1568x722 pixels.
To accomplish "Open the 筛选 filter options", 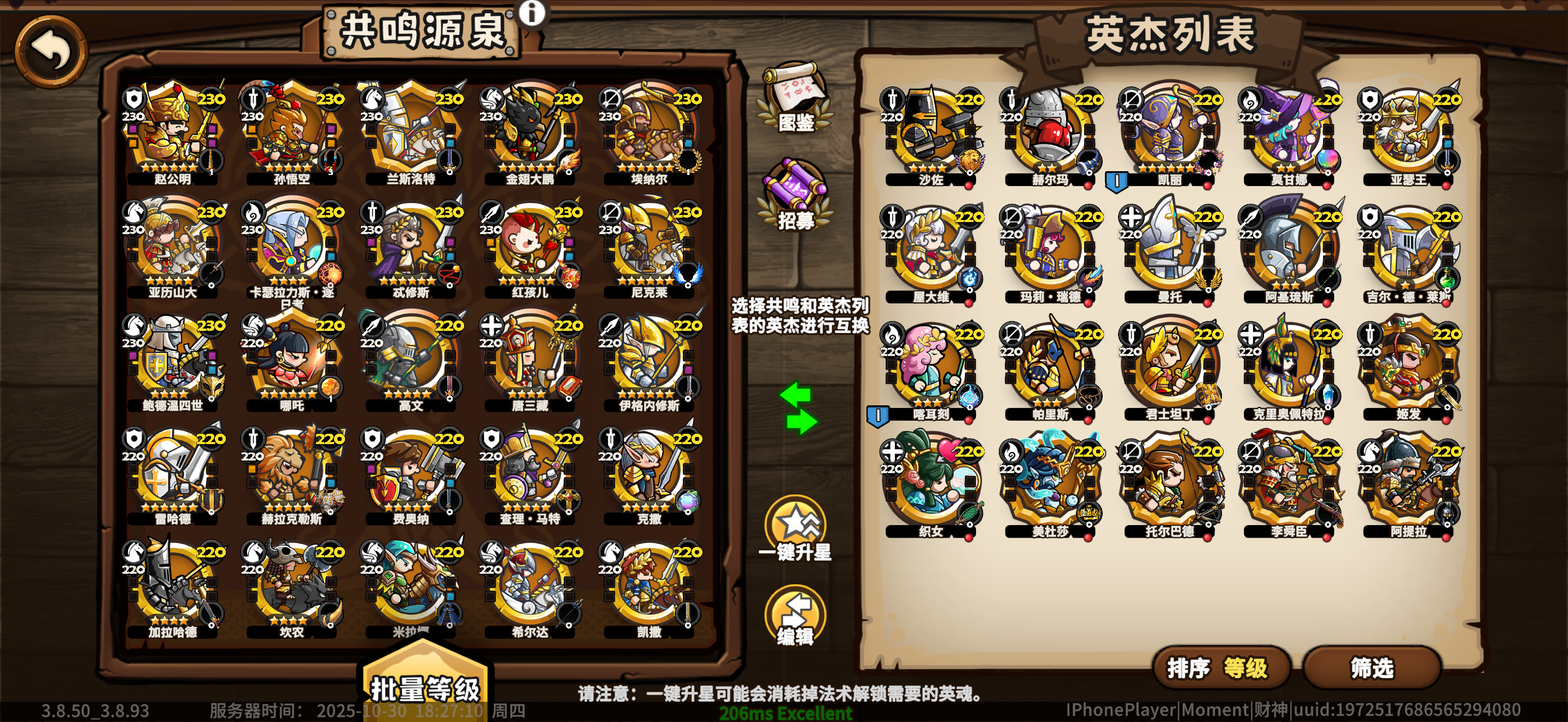I will click(1374, 668).
